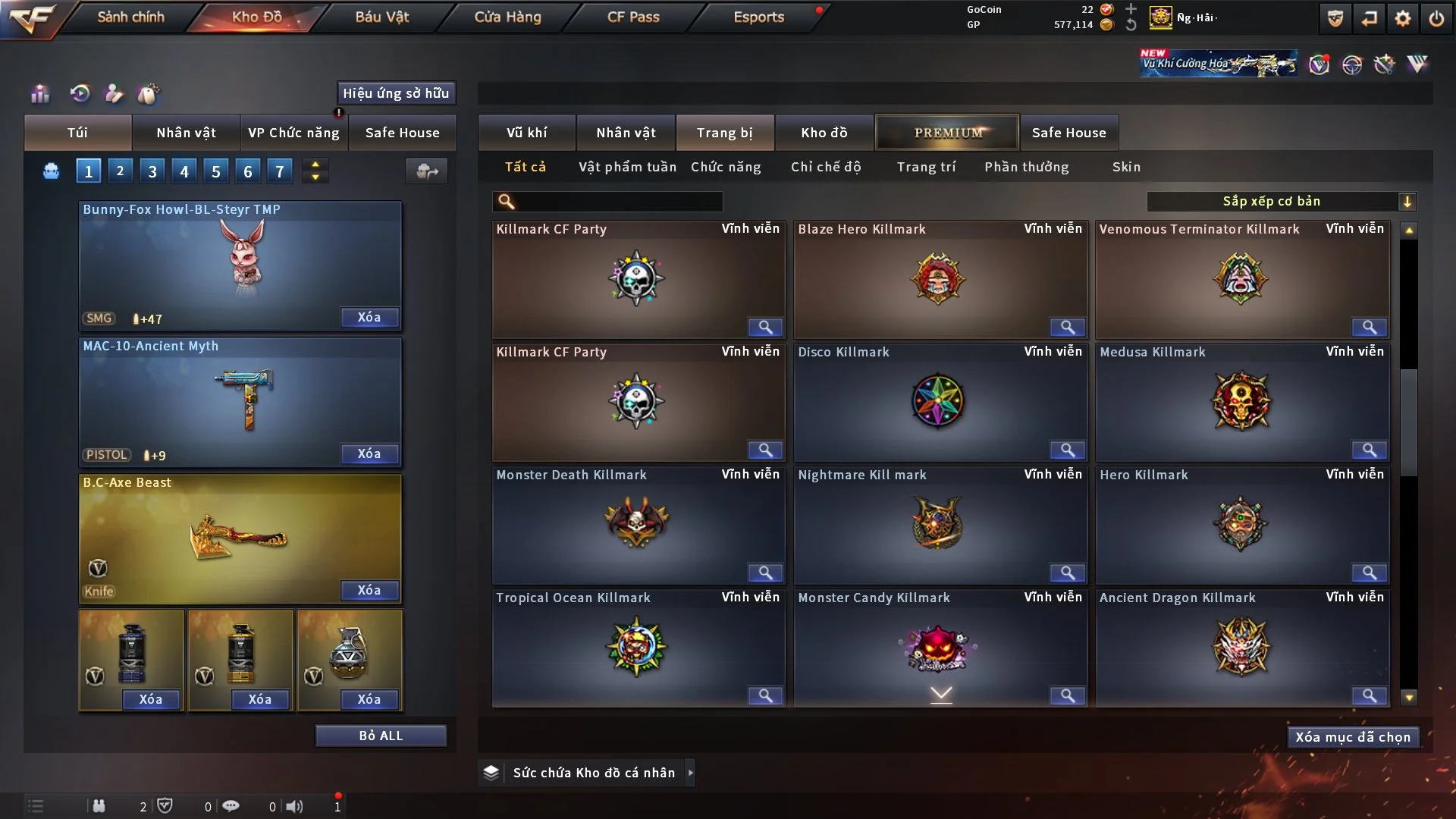1456x819 pixels.
Task: Preview the Medusa Killmark with its magnifier
Action: point(1369,450)
